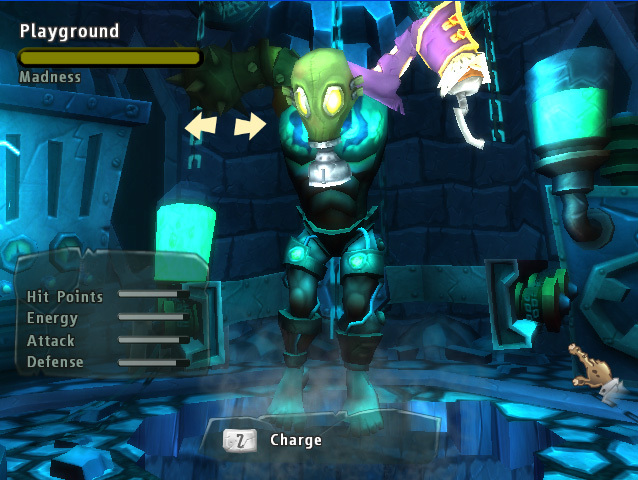Click the right arrow to view next character

(251, 126)
